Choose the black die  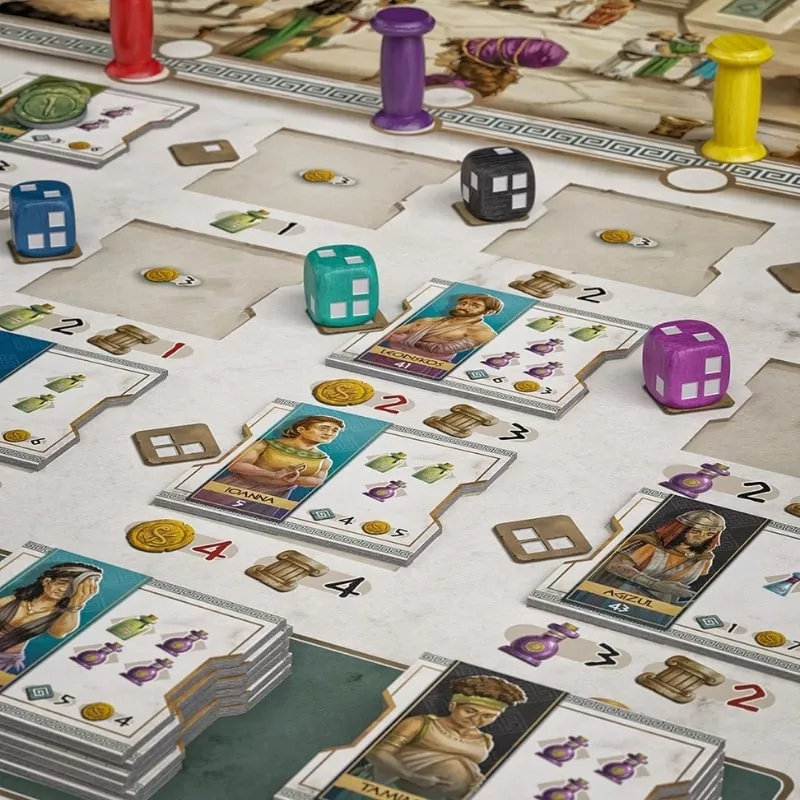pos(497,183)
